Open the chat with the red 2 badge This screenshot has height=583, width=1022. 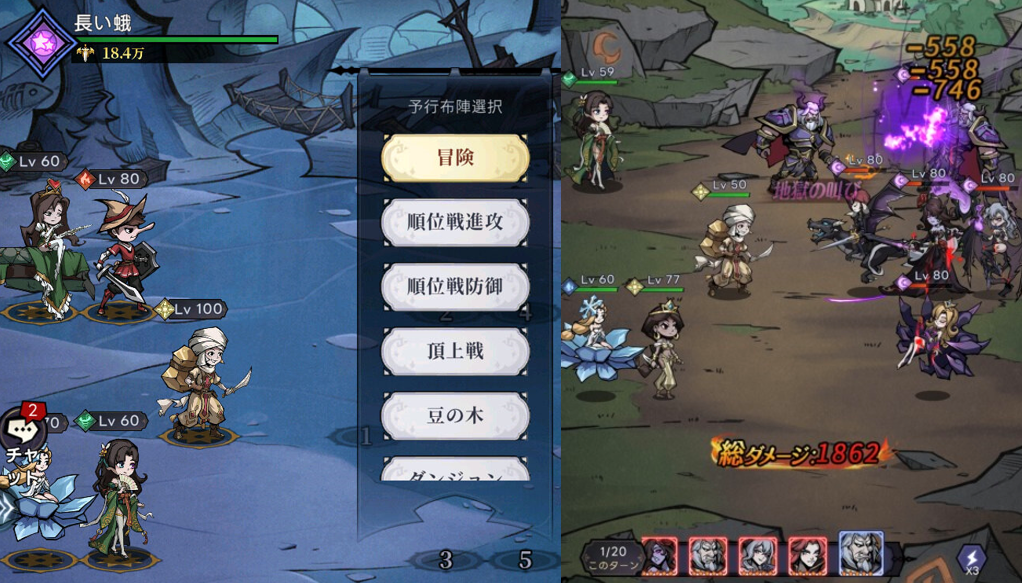(x=21, y=433)
